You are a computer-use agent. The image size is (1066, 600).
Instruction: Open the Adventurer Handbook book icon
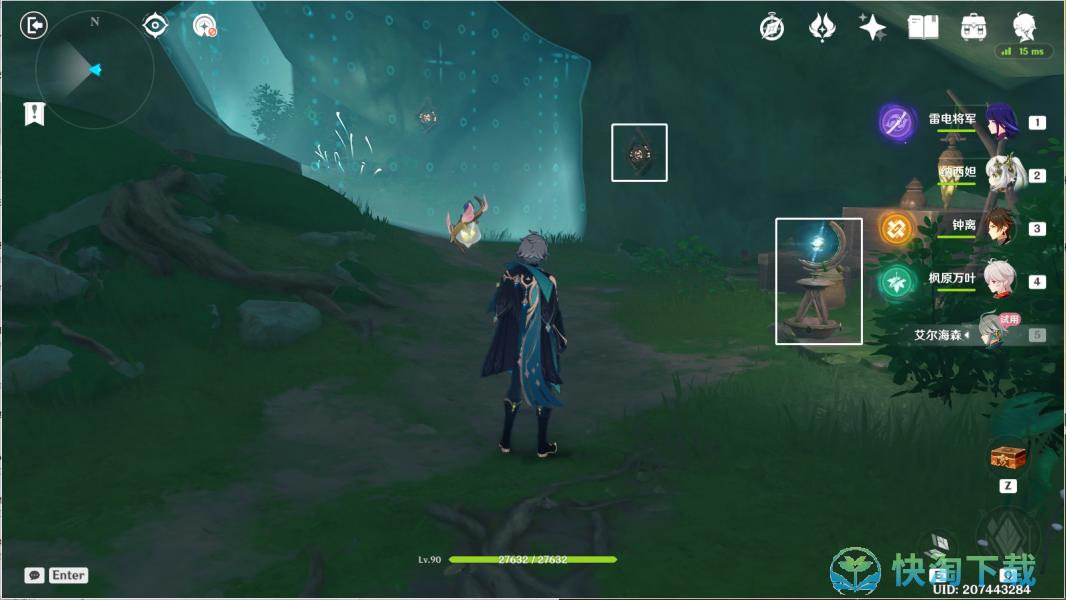pos(922,27)
